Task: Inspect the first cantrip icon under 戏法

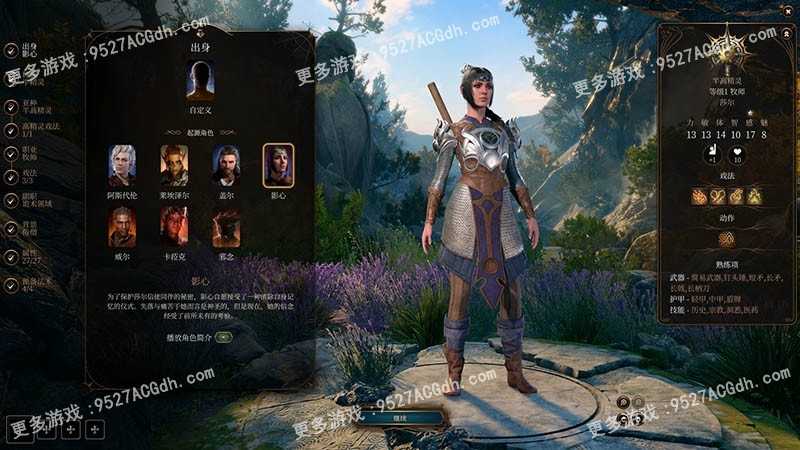Action: (x=698, y=196)
